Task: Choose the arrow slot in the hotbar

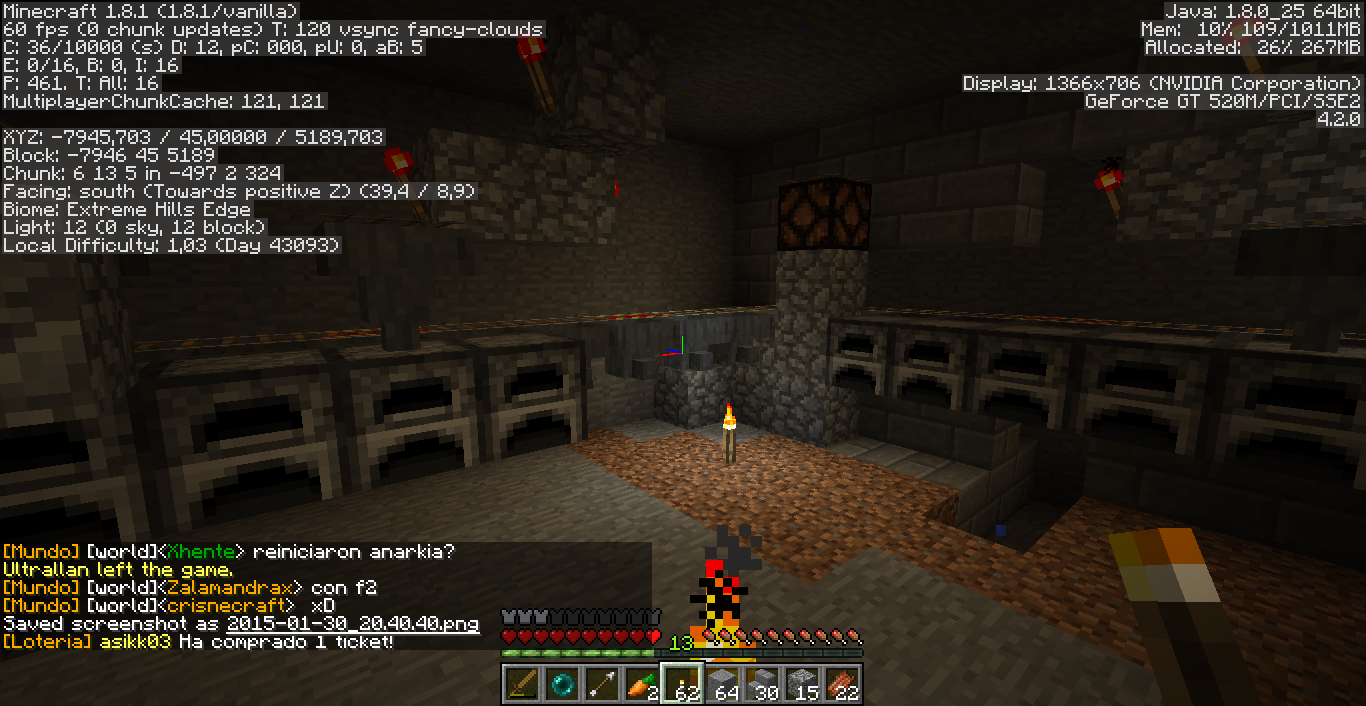Action: [602, 684]
